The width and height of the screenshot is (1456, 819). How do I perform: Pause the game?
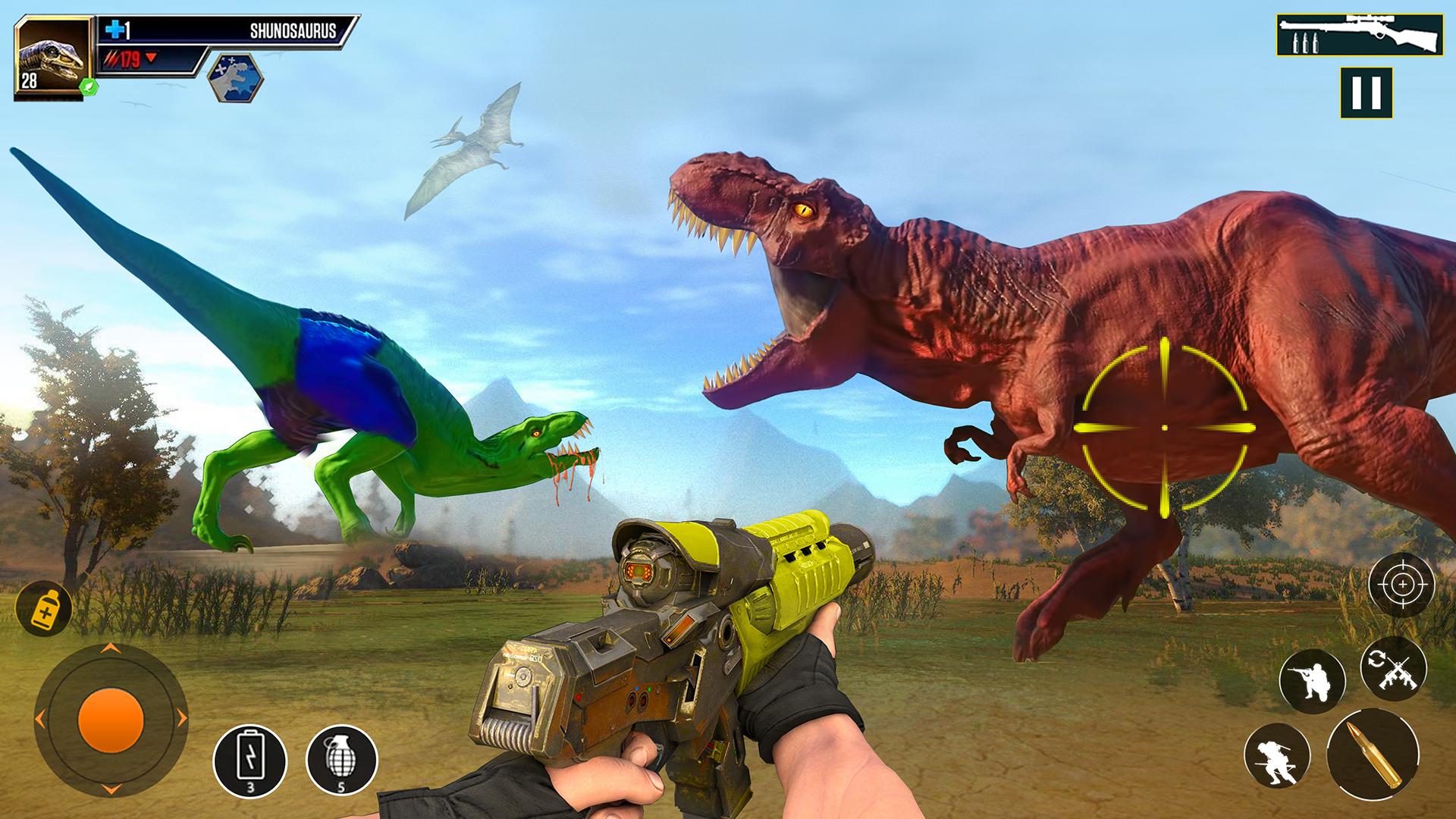tap(1366, 93)
